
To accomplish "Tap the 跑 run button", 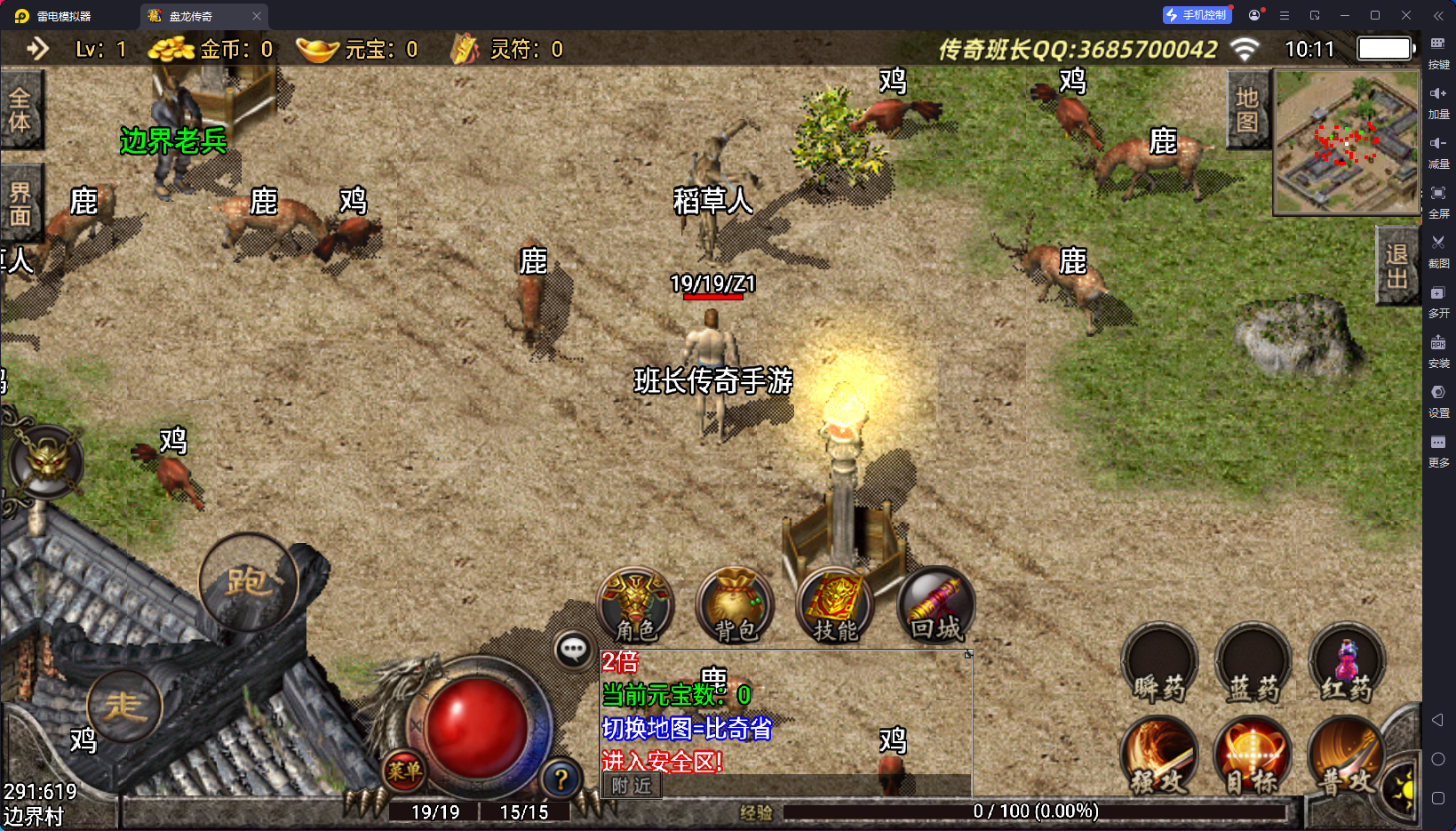I will pyautogui.click(x=249, y=582).
